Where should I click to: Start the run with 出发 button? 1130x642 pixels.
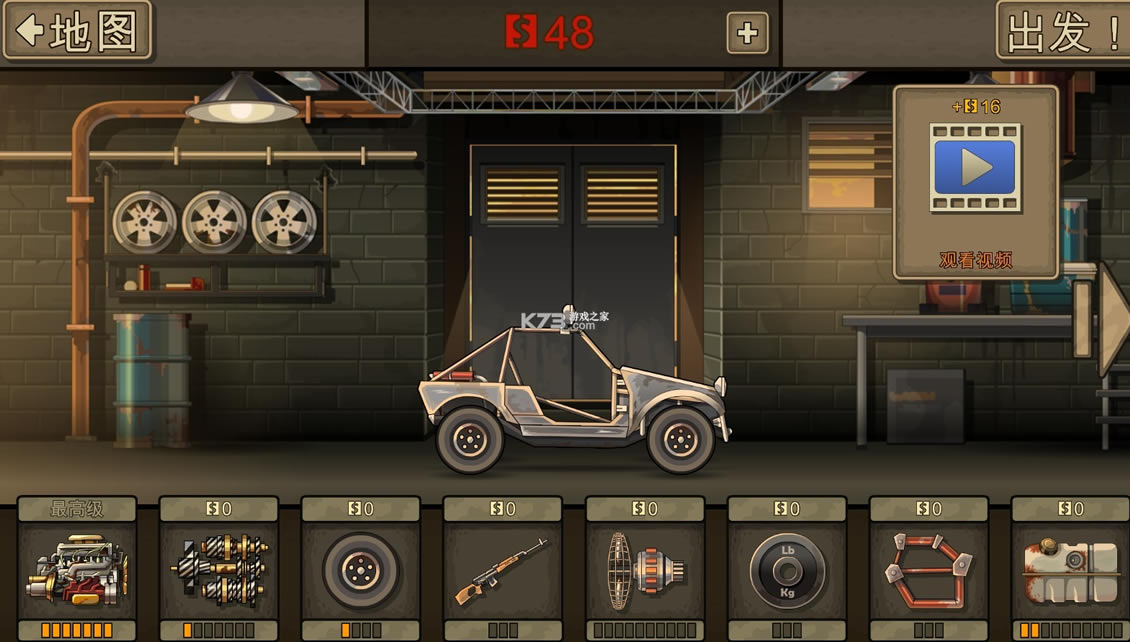[x=1062, y=31]
